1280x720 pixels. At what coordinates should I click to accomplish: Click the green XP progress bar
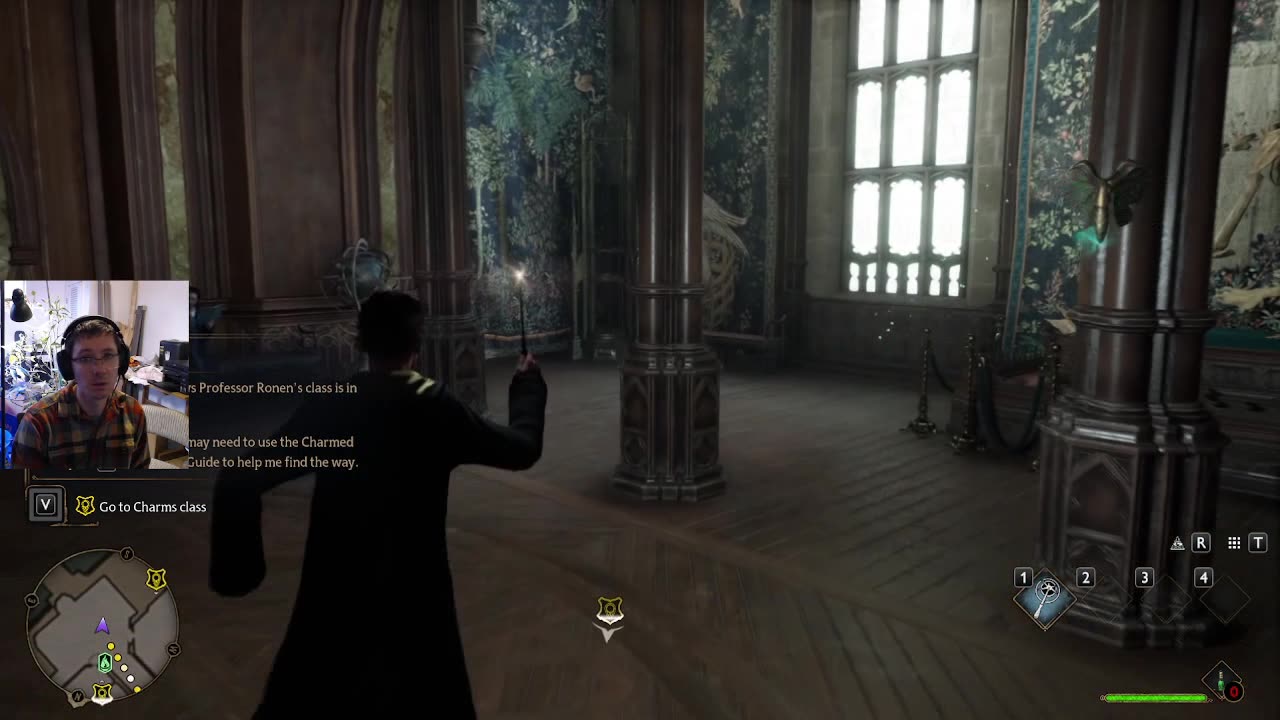pyautogui.click(x=1155, y=699)
